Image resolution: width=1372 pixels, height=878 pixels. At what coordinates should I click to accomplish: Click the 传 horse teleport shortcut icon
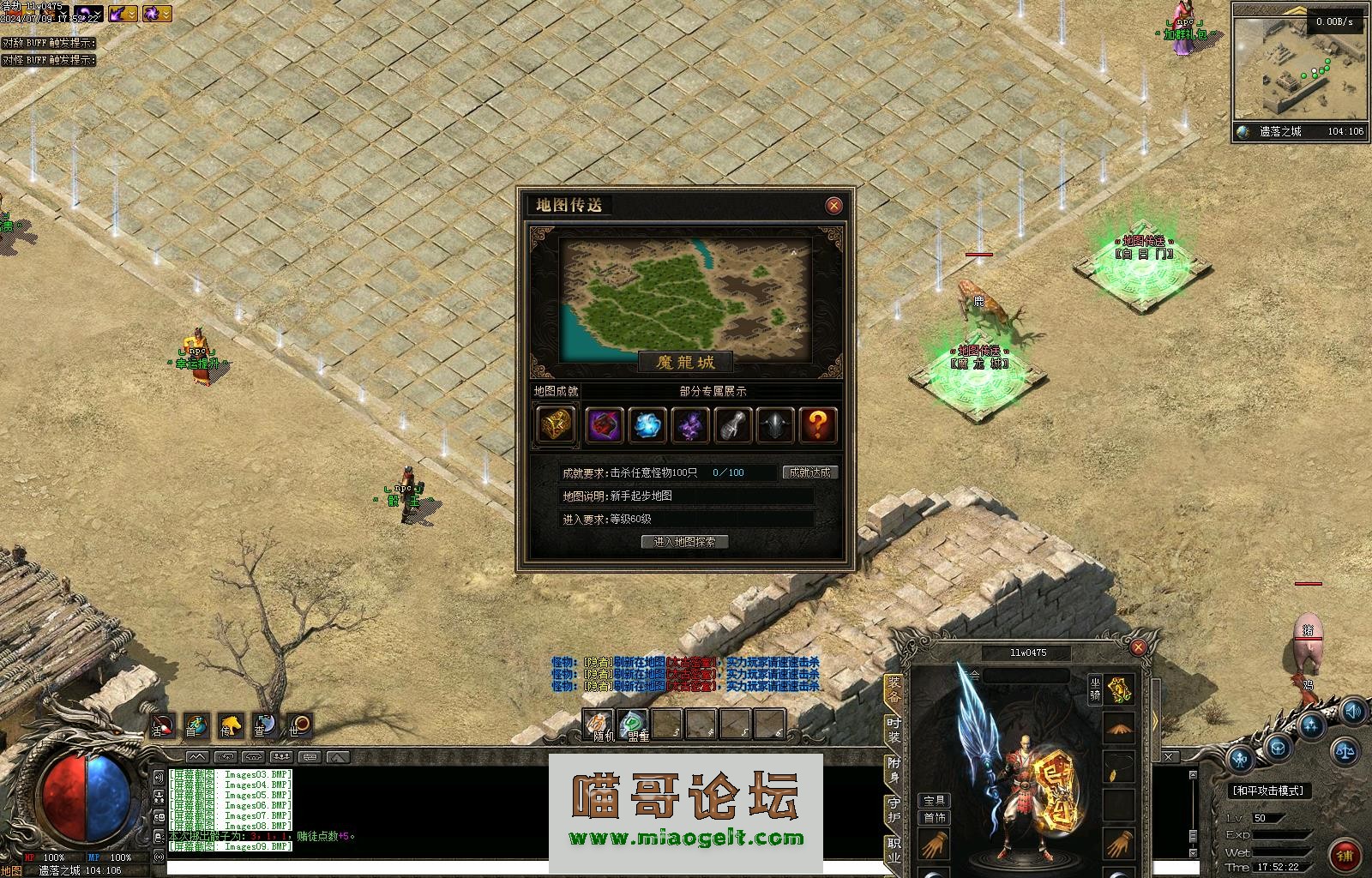[x=230, y=726]
